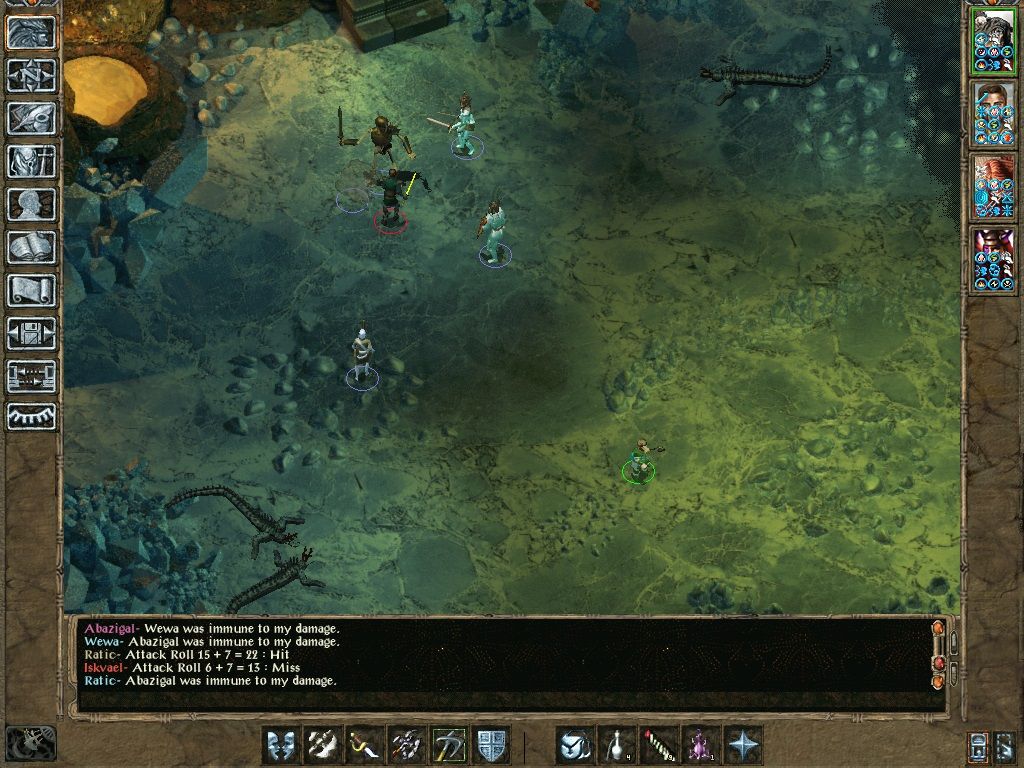Viewport: 1024px width, 768px height.
Task: Open special abilities with the blue star button
Action: click(x=743, y=745)
